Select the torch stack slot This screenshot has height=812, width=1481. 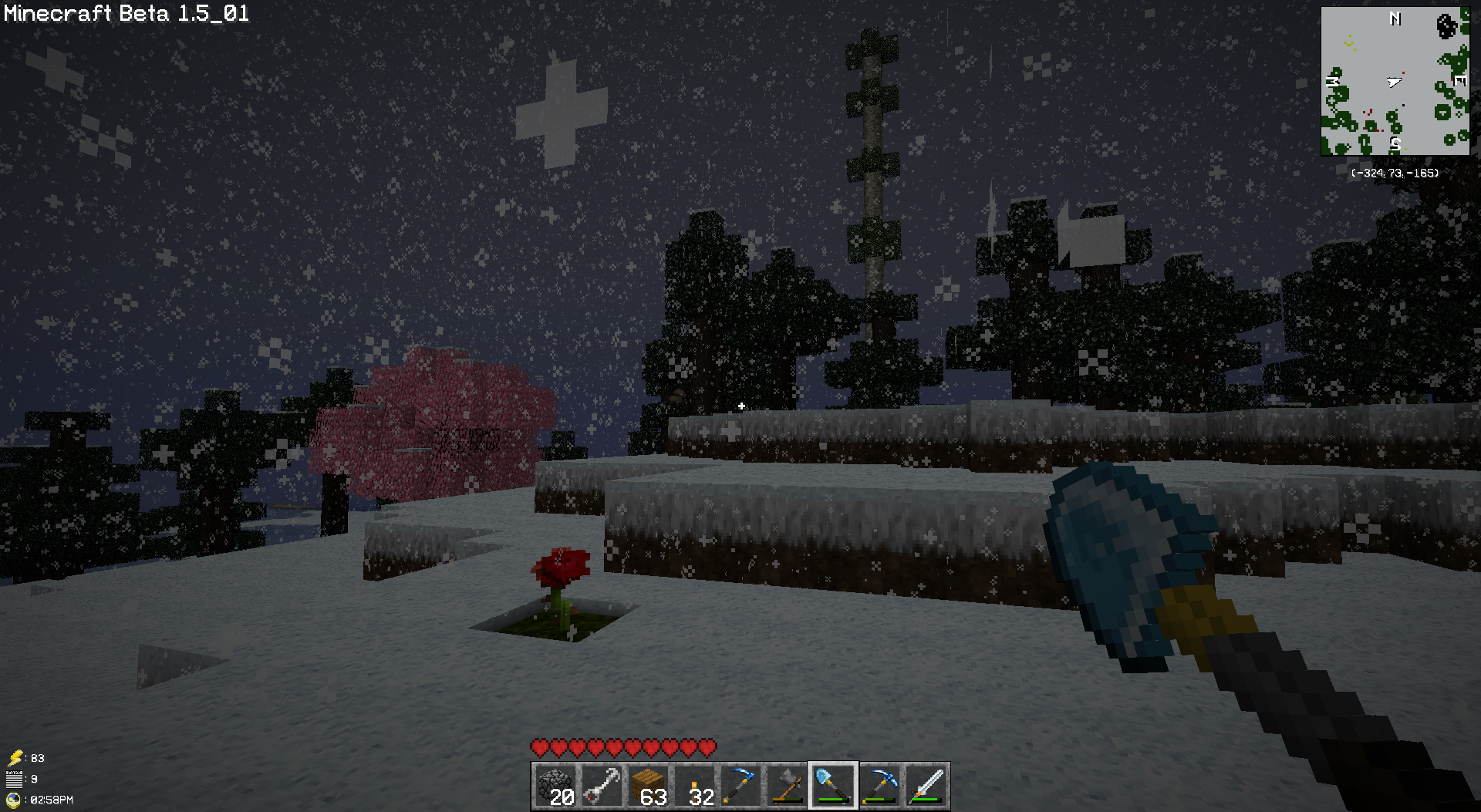(693, 786)
